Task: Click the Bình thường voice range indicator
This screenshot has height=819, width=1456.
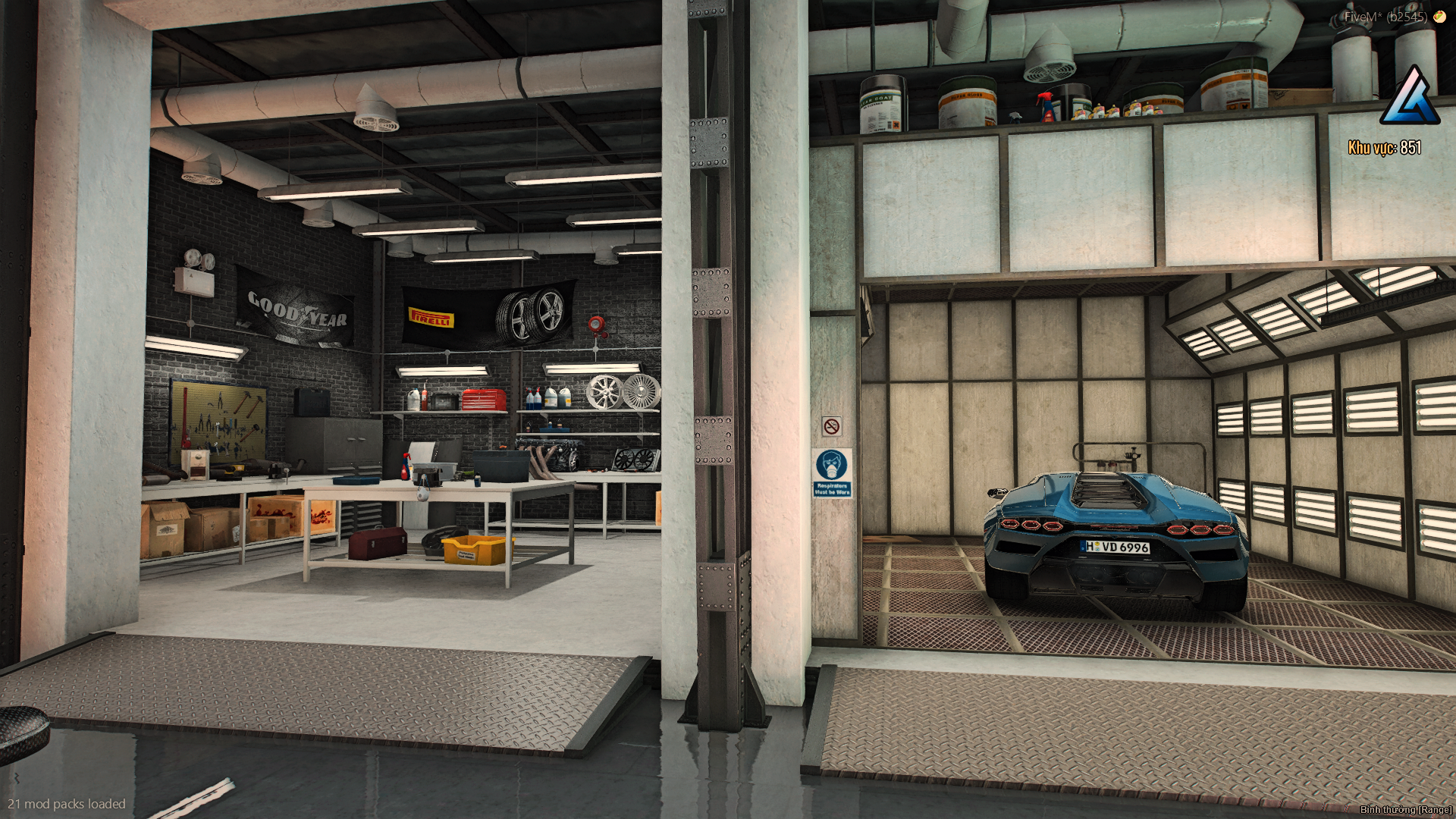Action: click(x=1405, y=810)
